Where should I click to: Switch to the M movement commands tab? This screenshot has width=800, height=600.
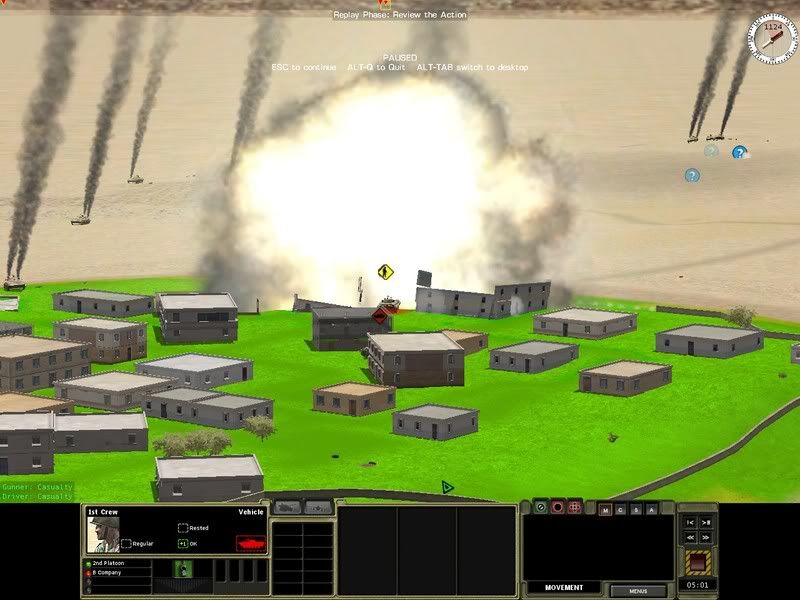[605, 510]
